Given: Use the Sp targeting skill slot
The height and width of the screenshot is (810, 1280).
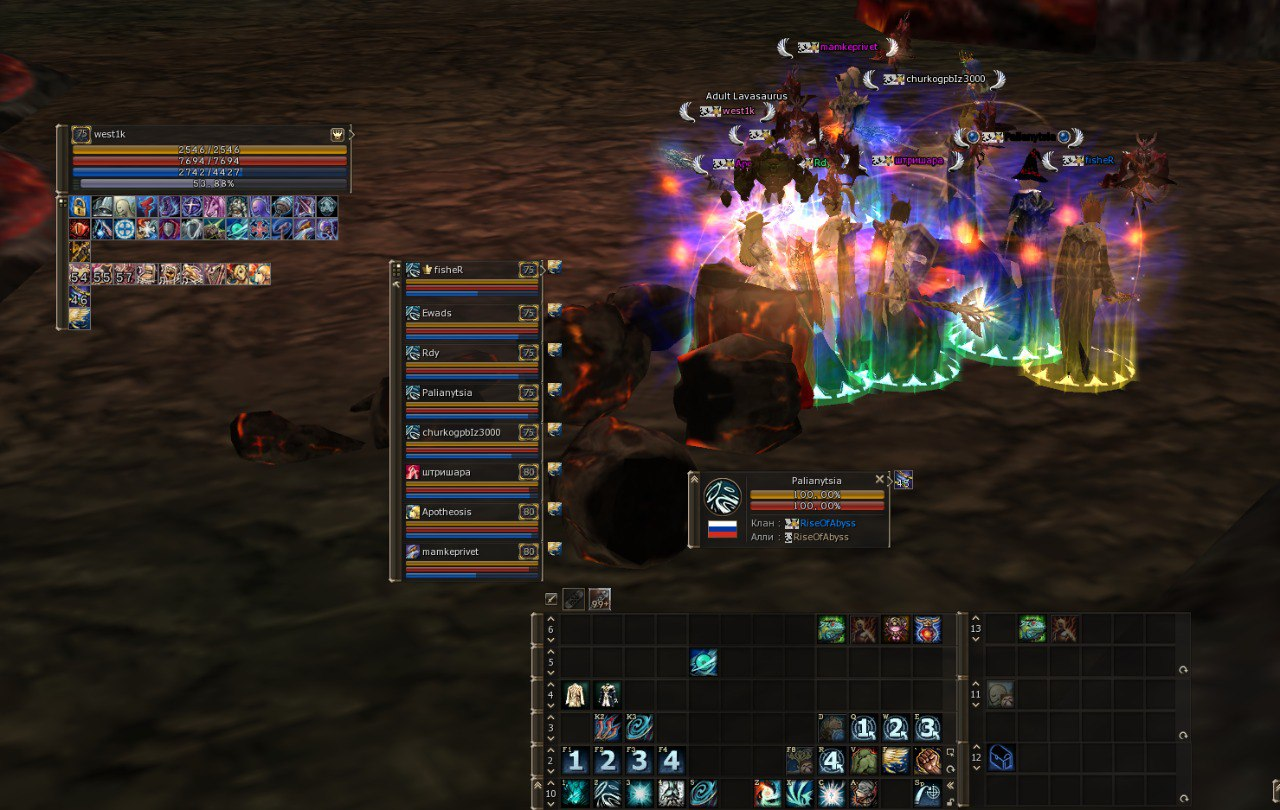Looking at the screenshot, I should [x=928, y=794].
